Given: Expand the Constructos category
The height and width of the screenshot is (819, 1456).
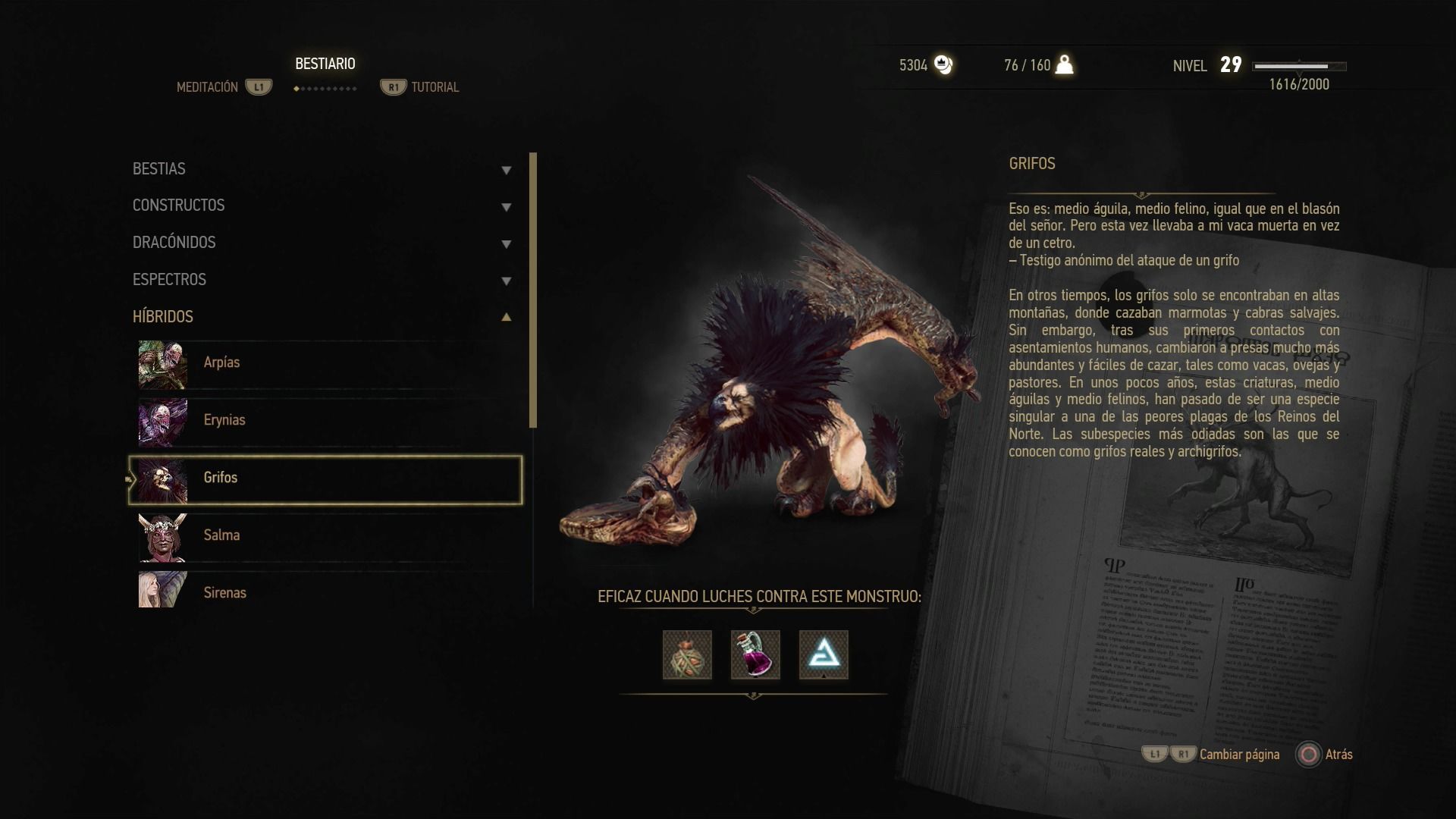Looking at the screenshot, I should [322, 206].
